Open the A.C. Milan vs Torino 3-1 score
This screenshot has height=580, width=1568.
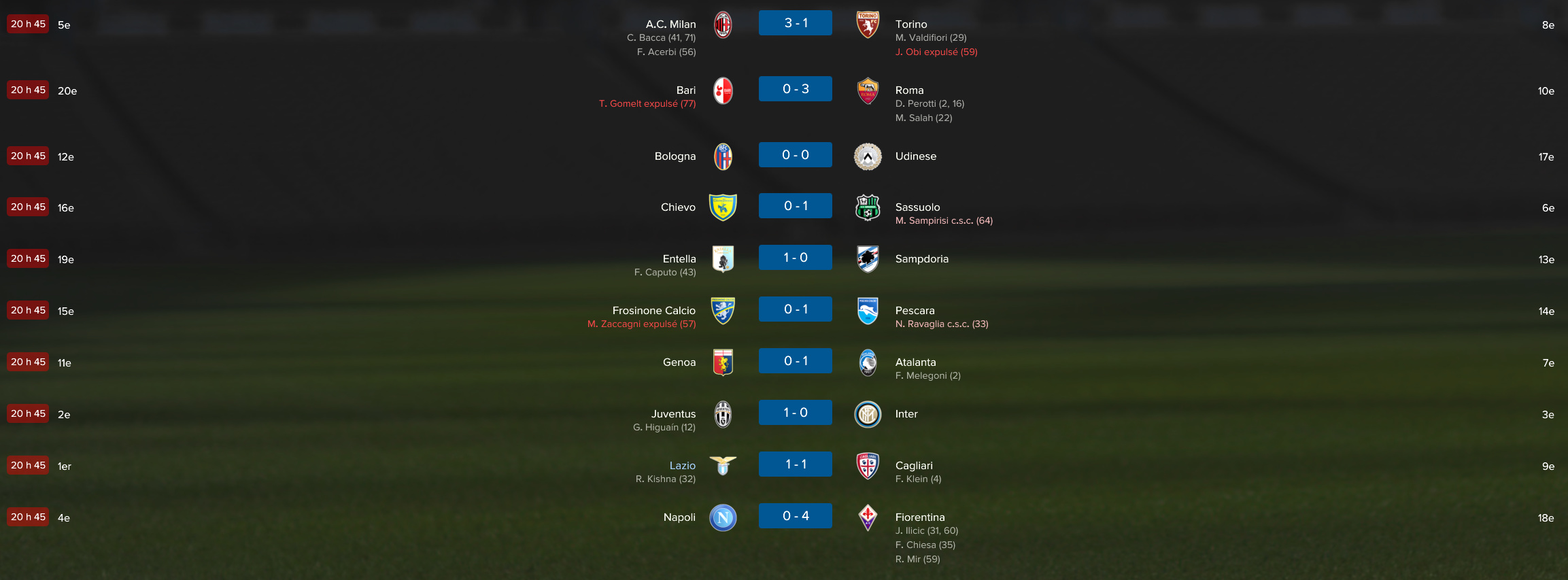(x=795, y=23)
